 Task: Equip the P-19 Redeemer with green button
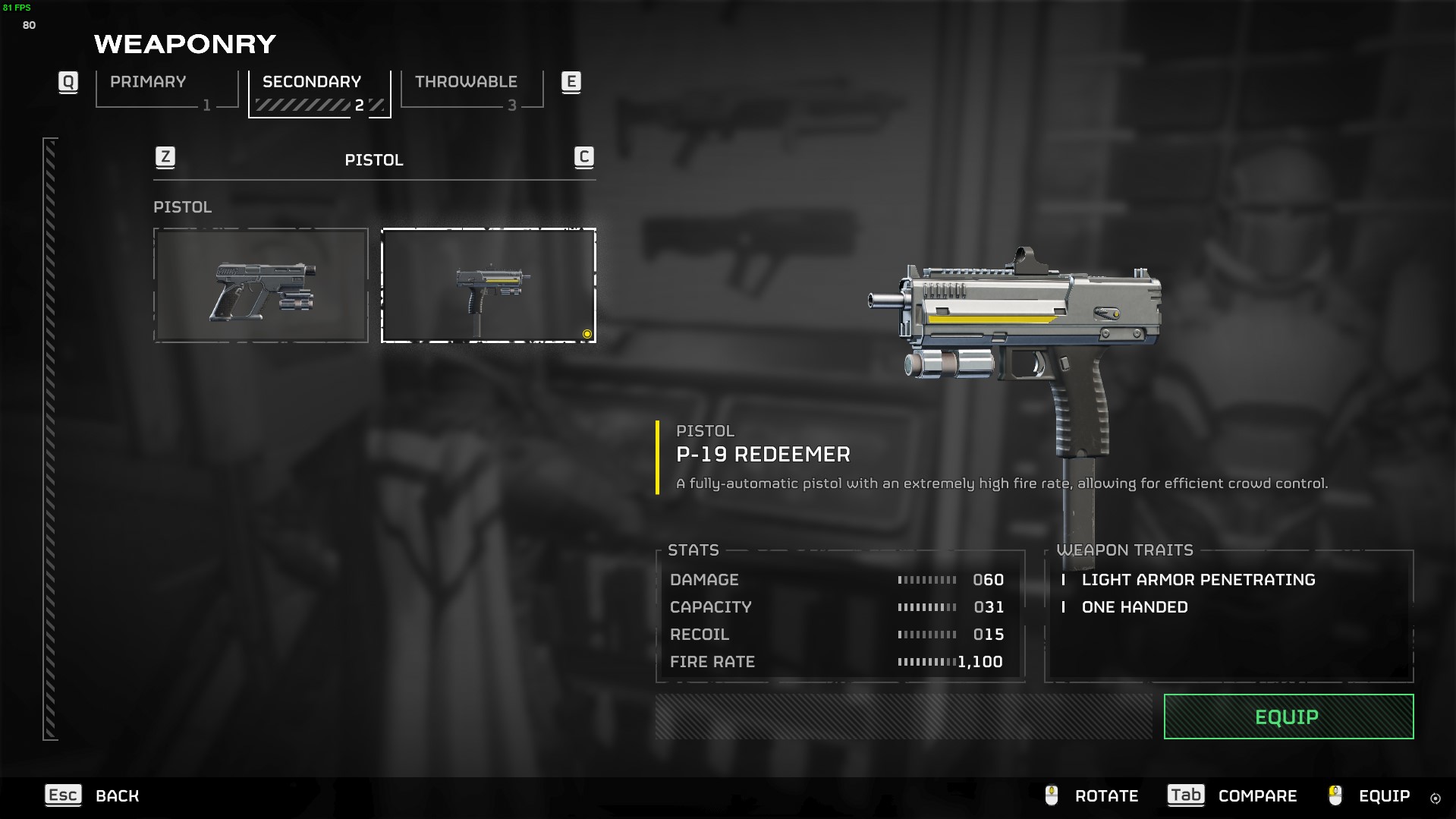tap(1288, 717)
